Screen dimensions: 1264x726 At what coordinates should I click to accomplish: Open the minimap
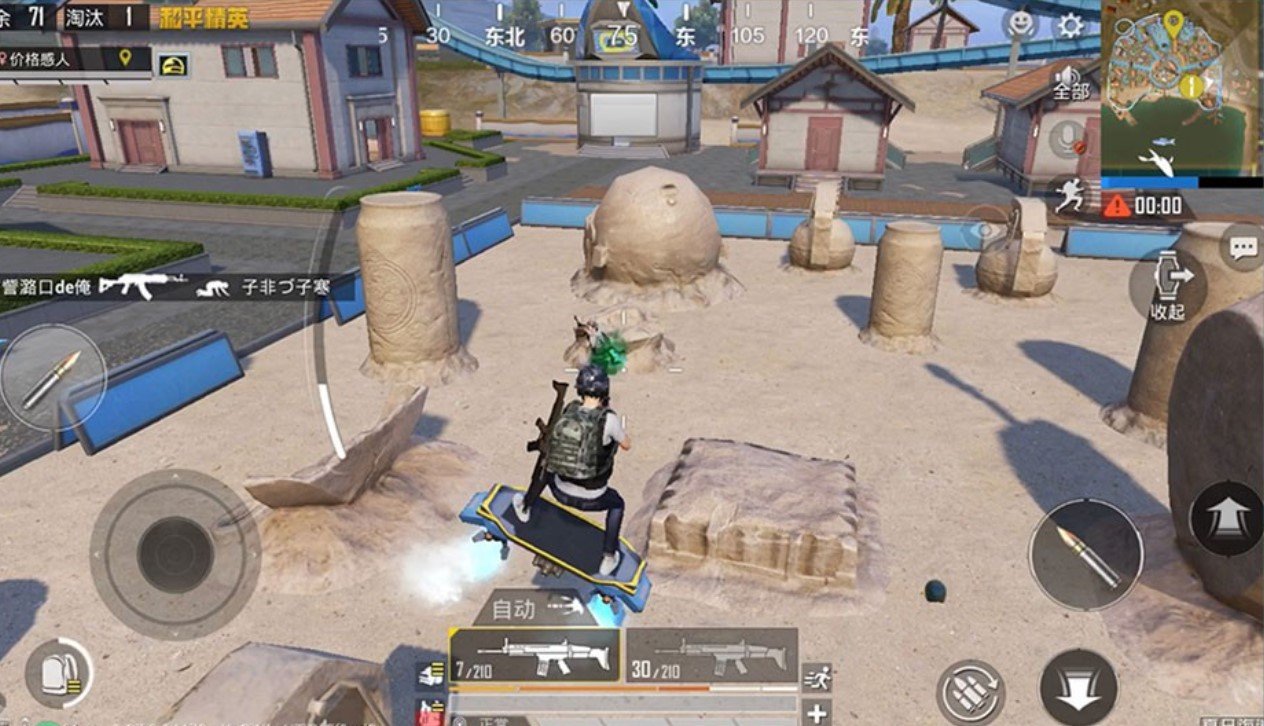coord(1181,87)
